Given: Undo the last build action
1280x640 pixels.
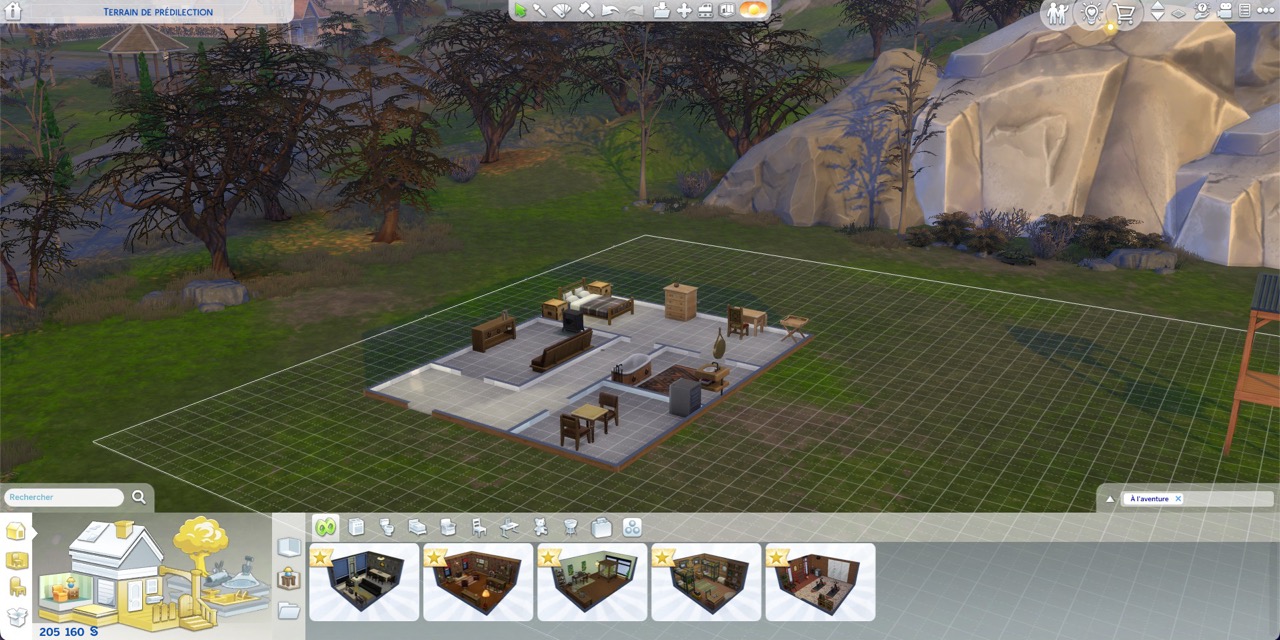Looking at the screenshot, I should pyautogui.click(x=611, y=10).
